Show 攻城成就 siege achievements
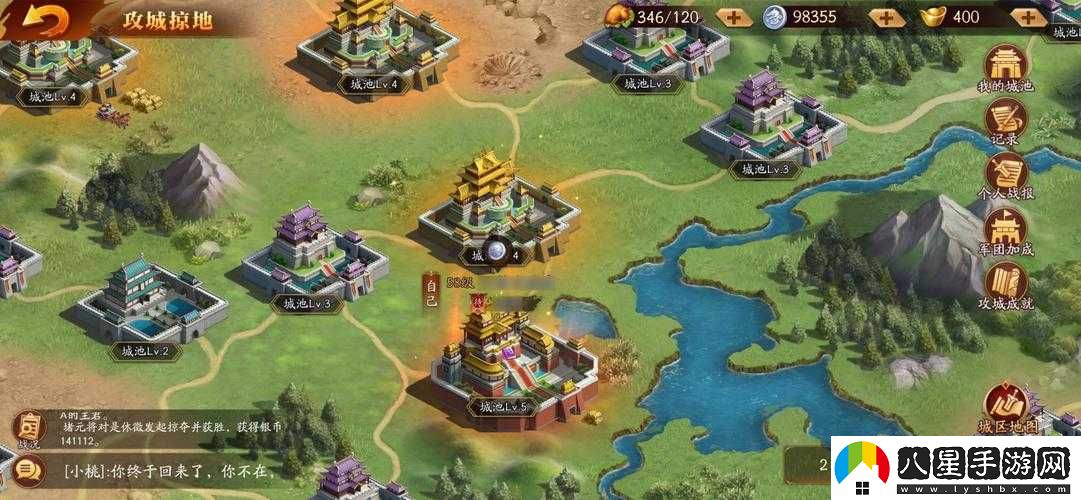 [x=1005, y=285]
